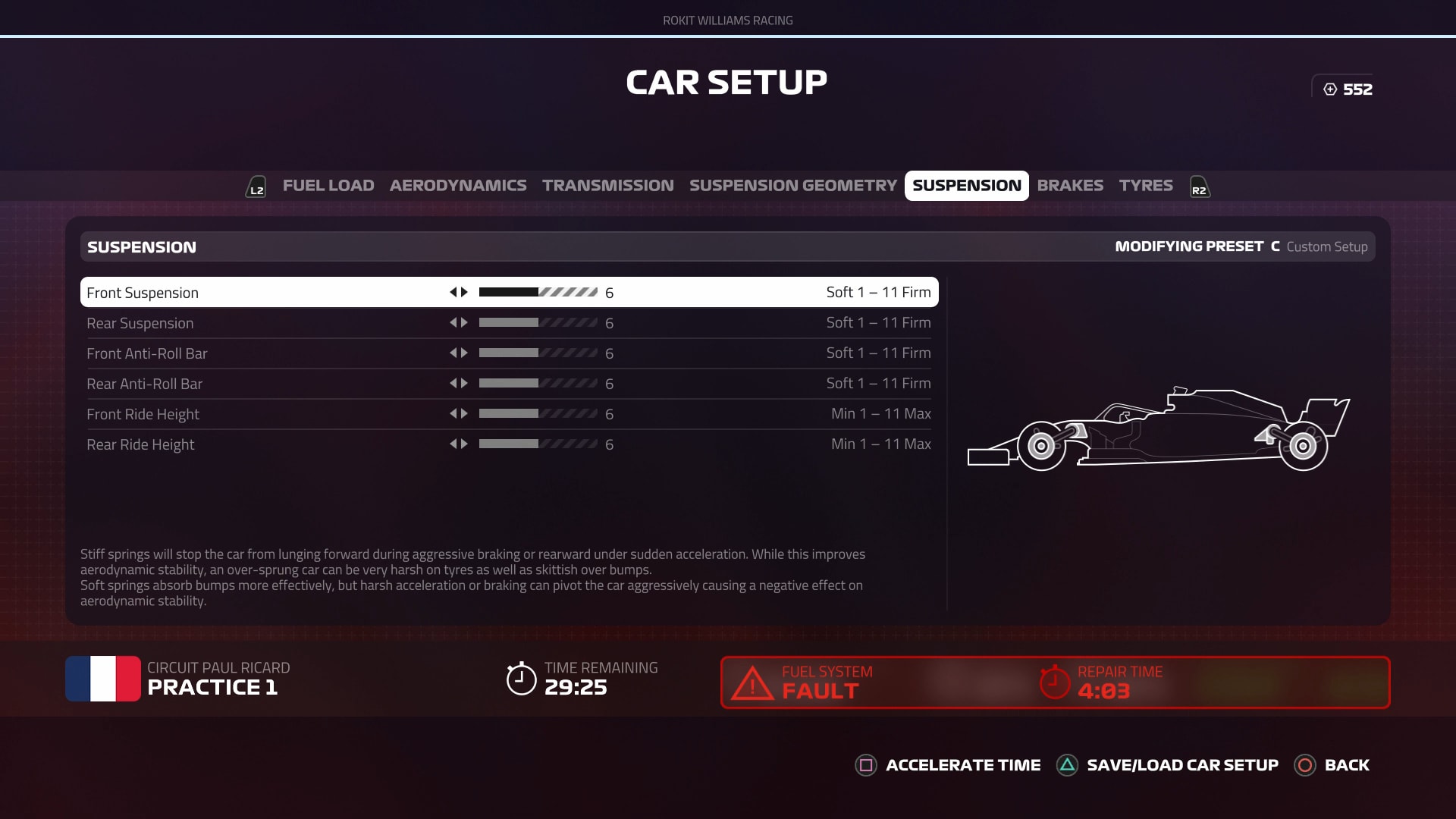The image size is (1456, 819).
Task: Show the Brakes tab
Action: pos(1070,186)
